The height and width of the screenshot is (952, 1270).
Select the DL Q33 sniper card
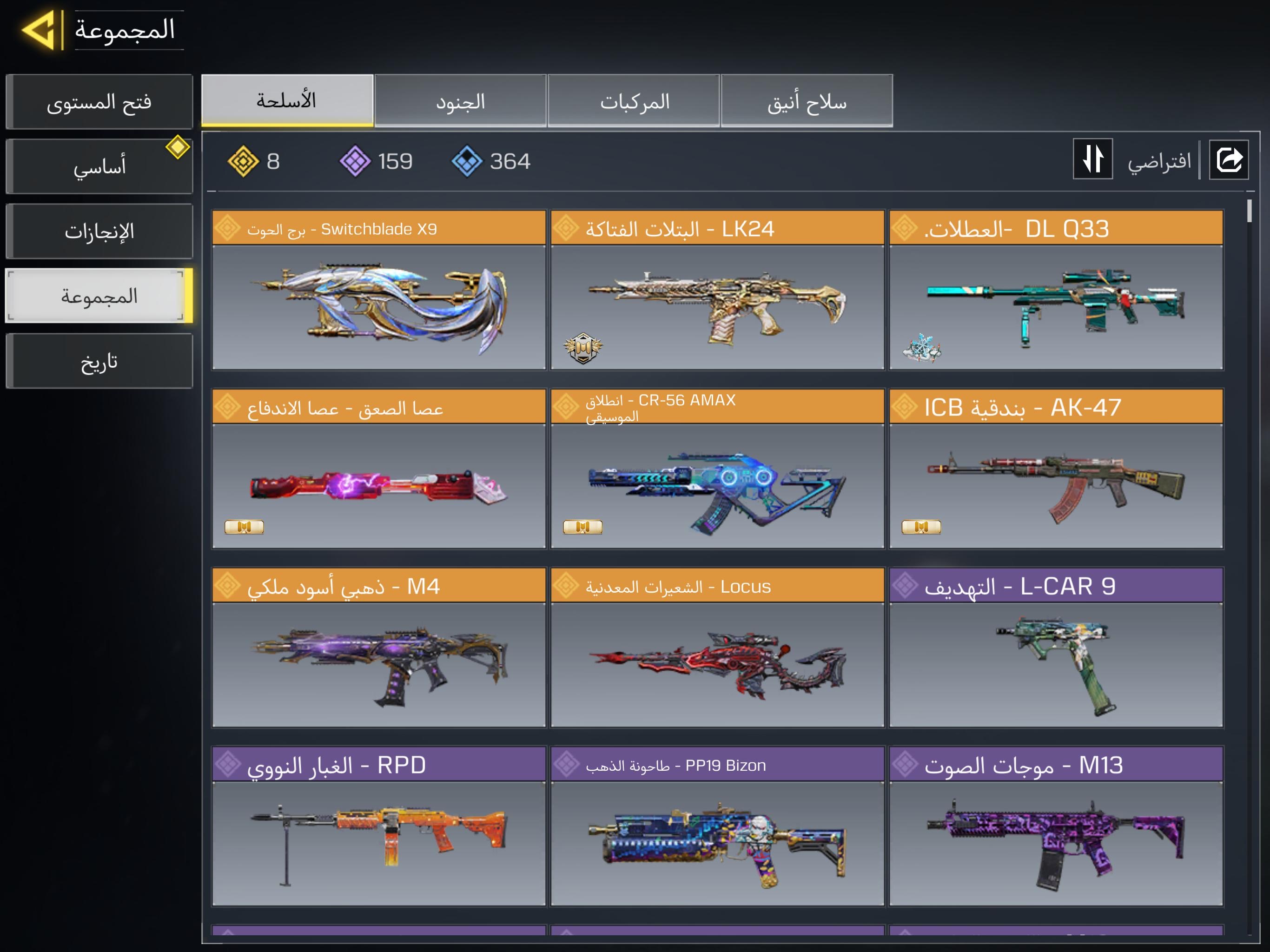pos(1056,290)
